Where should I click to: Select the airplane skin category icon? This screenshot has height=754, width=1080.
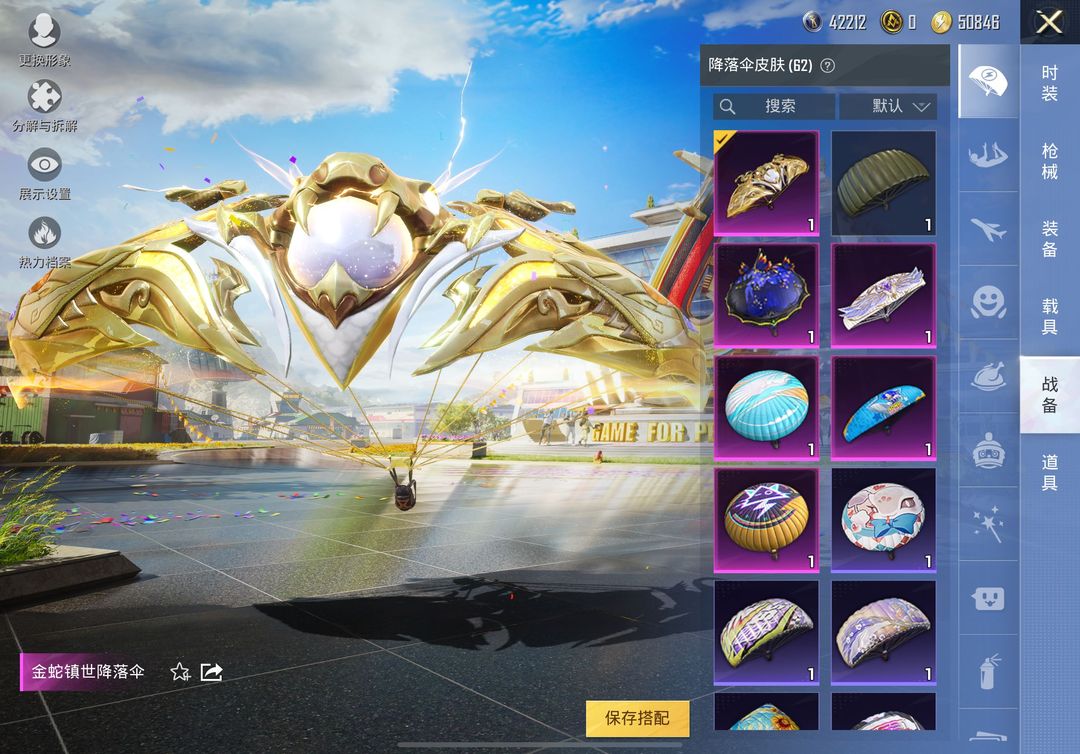[988, 232]
